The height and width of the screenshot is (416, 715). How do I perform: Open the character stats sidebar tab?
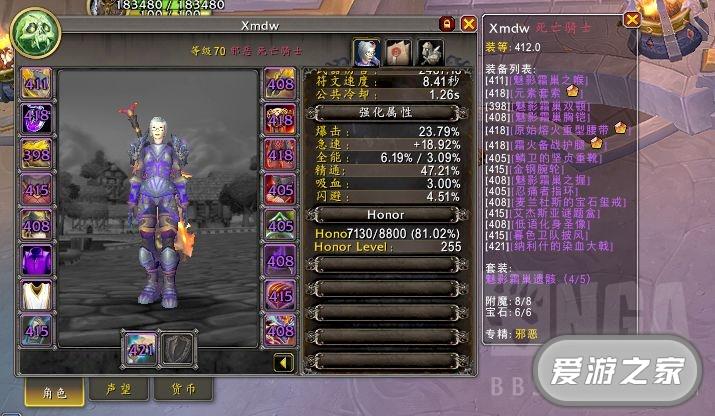tap(366, 53)
